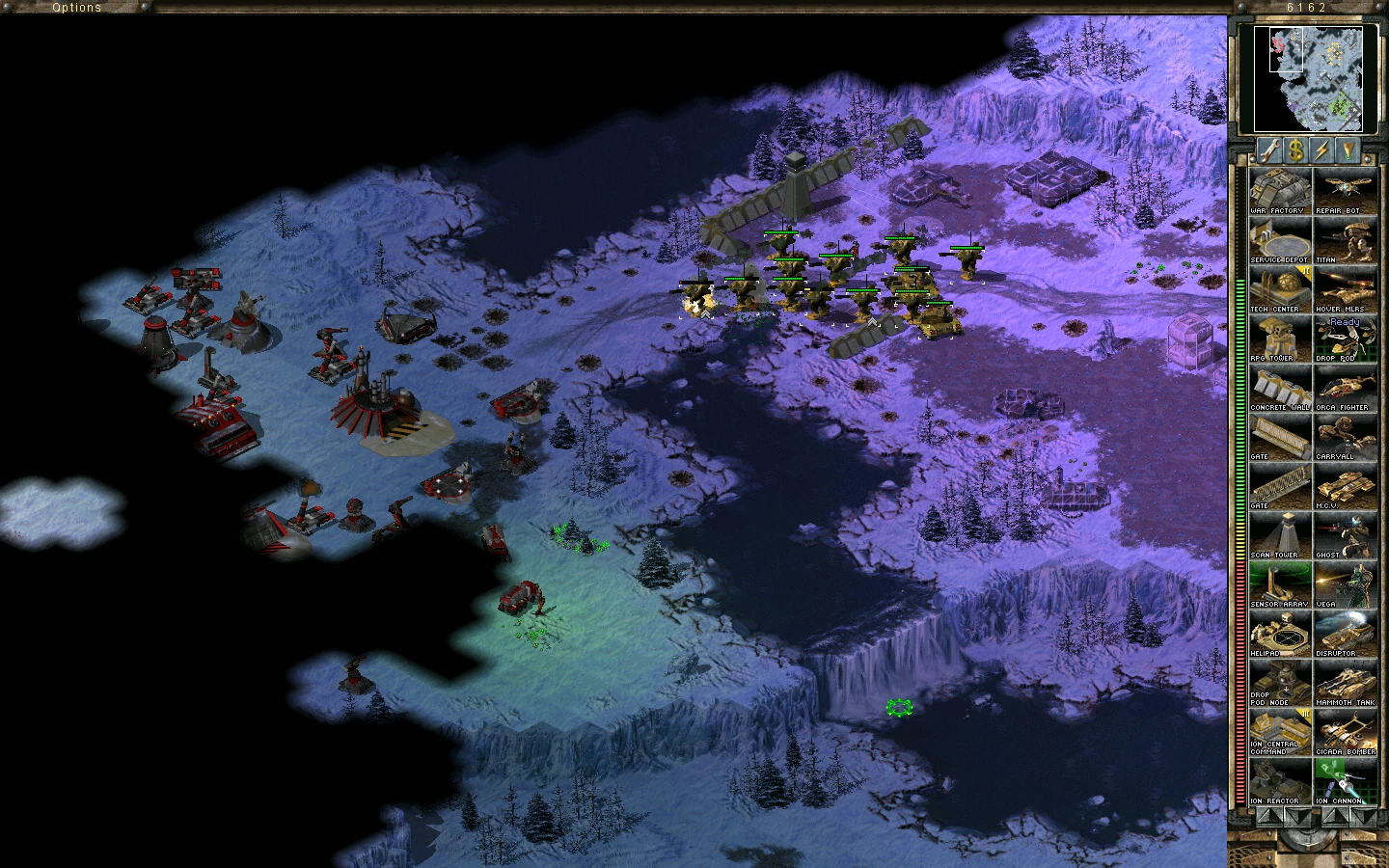Activate the wrench repair button
This screenshot has height=868, width=1389.
coord(1268,150)
